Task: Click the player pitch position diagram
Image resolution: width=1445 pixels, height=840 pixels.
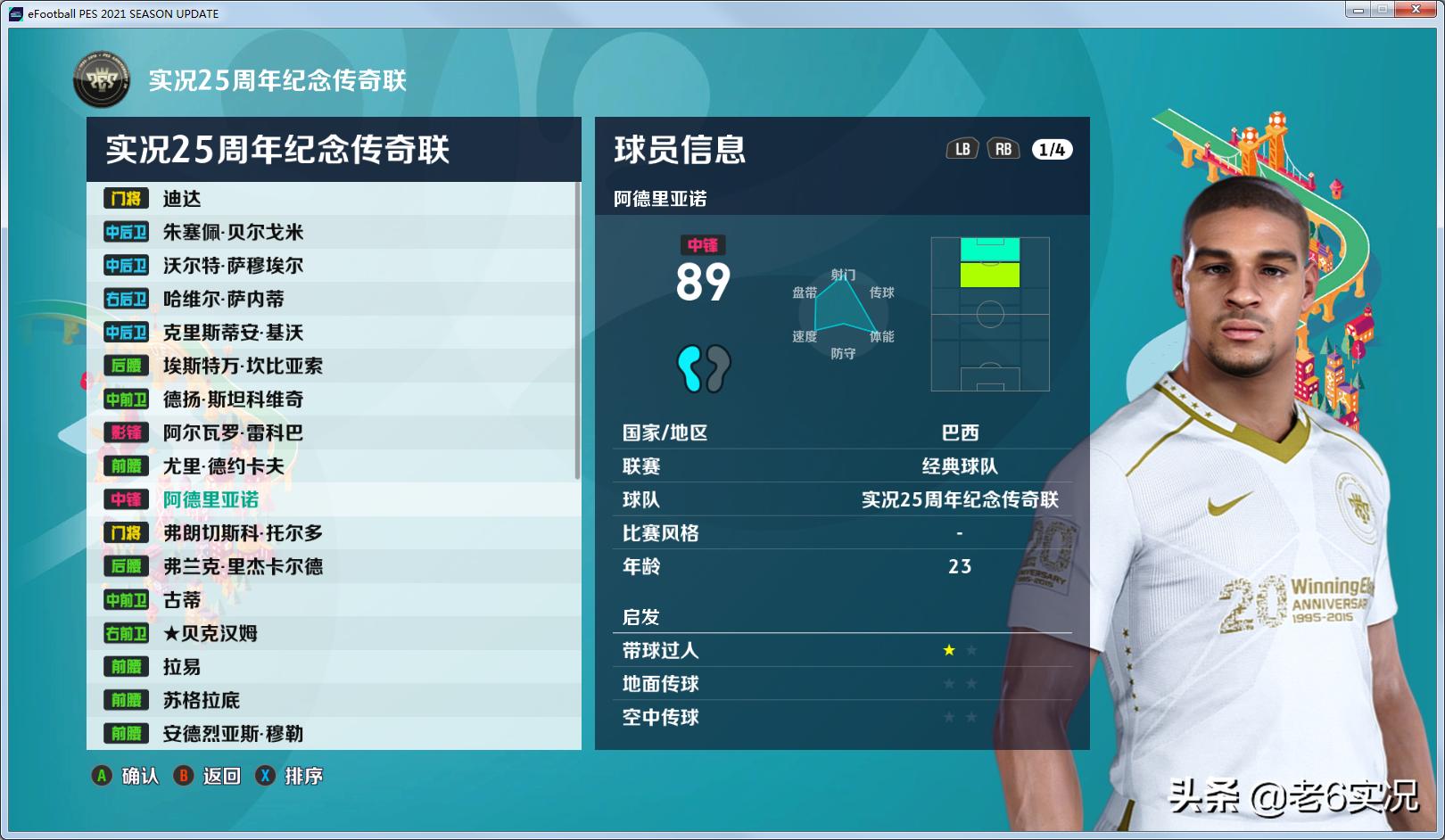Action: 989,314
